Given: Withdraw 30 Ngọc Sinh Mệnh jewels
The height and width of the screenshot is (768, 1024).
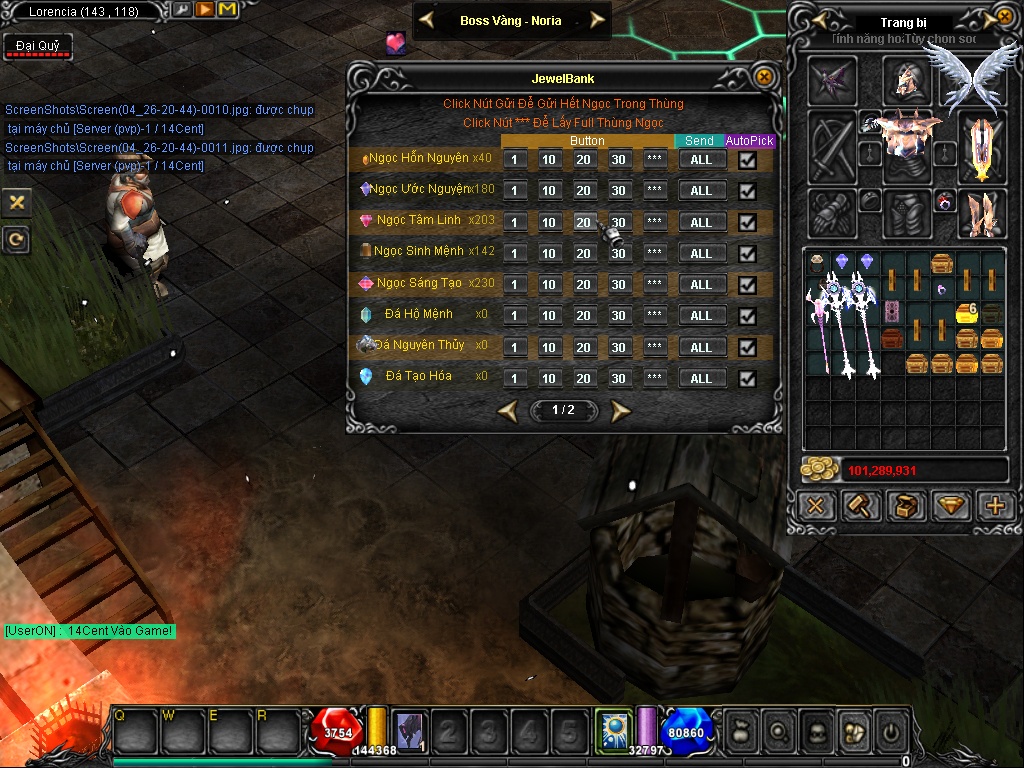Looking at the screenshot, I should click(619, 253).
